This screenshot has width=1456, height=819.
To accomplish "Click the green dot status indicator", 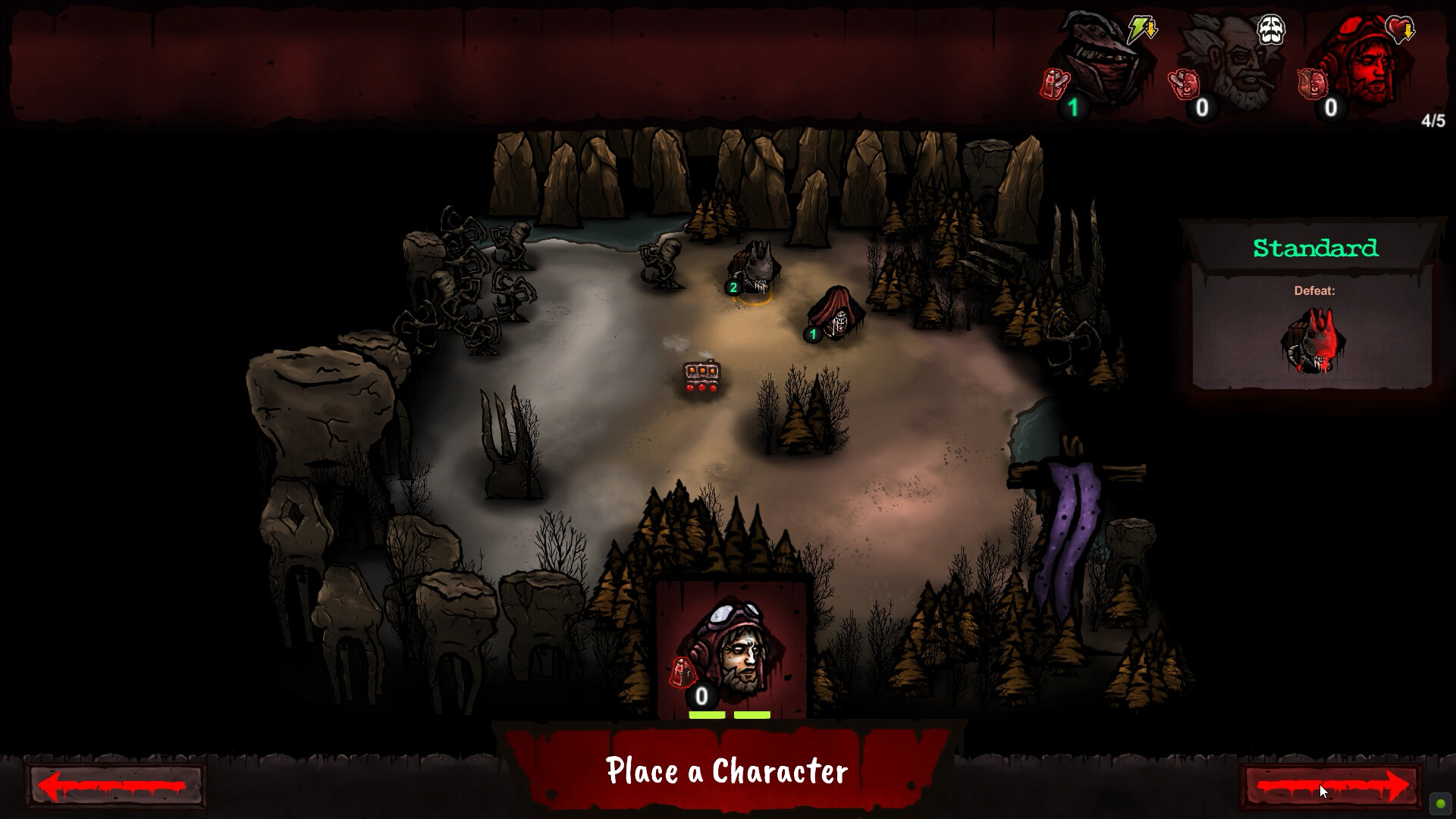I will (1440, 804).
